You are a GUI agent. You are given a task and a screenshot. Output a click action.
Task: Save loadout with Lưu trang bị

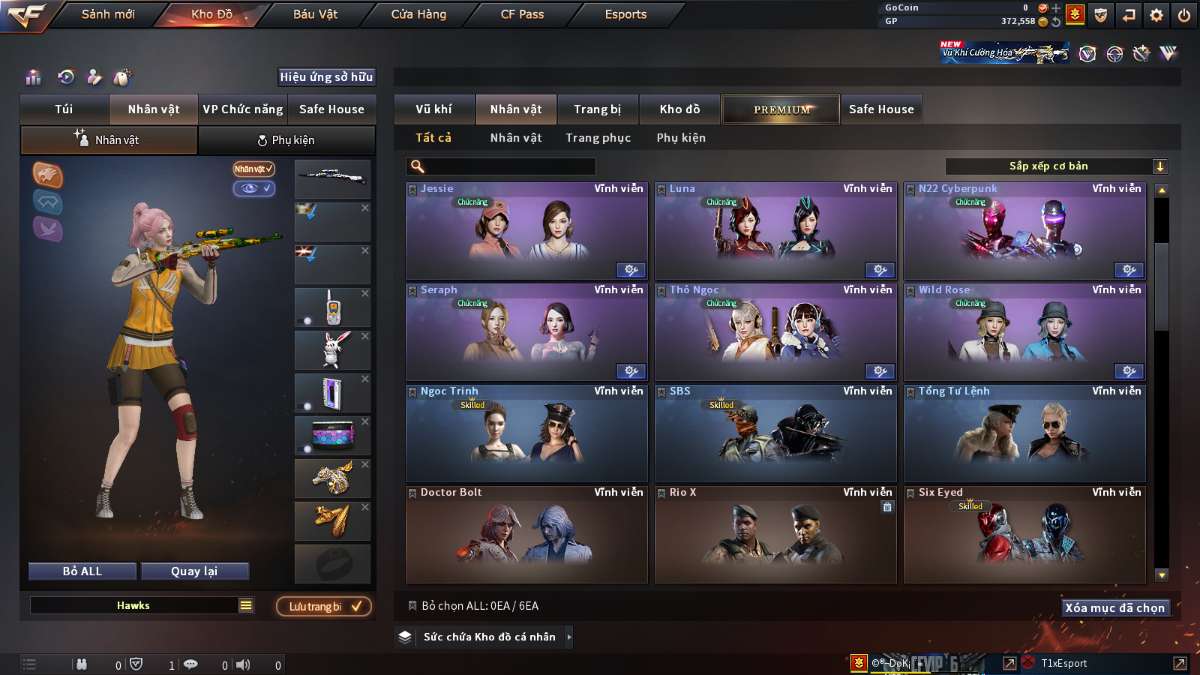click(x=323, y=606)
